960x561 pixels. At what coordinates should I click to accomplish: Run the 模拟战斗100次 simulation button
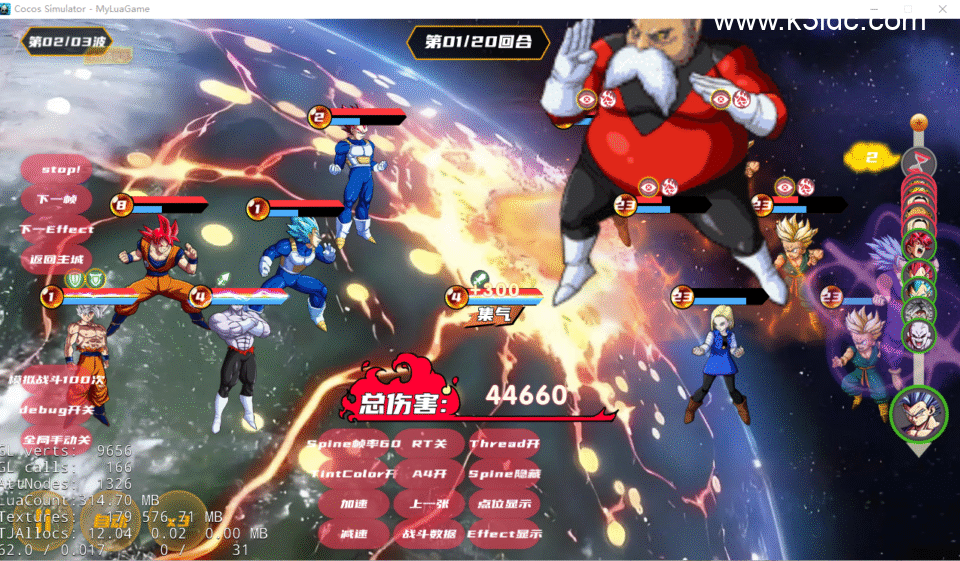57,381
